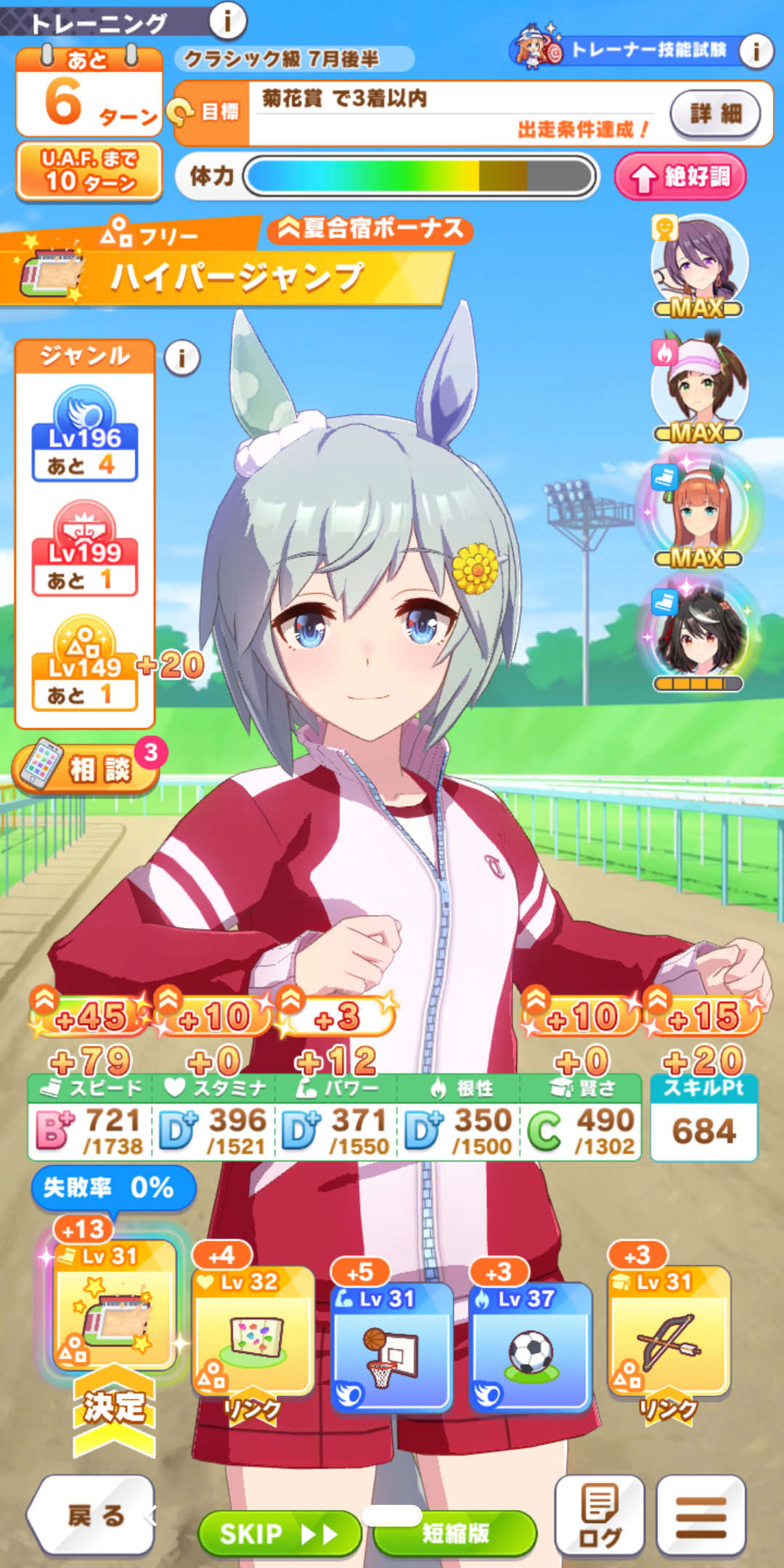Go back with the 戻る button
The height and width of the screenshot is (1568, 784).
93,1516
